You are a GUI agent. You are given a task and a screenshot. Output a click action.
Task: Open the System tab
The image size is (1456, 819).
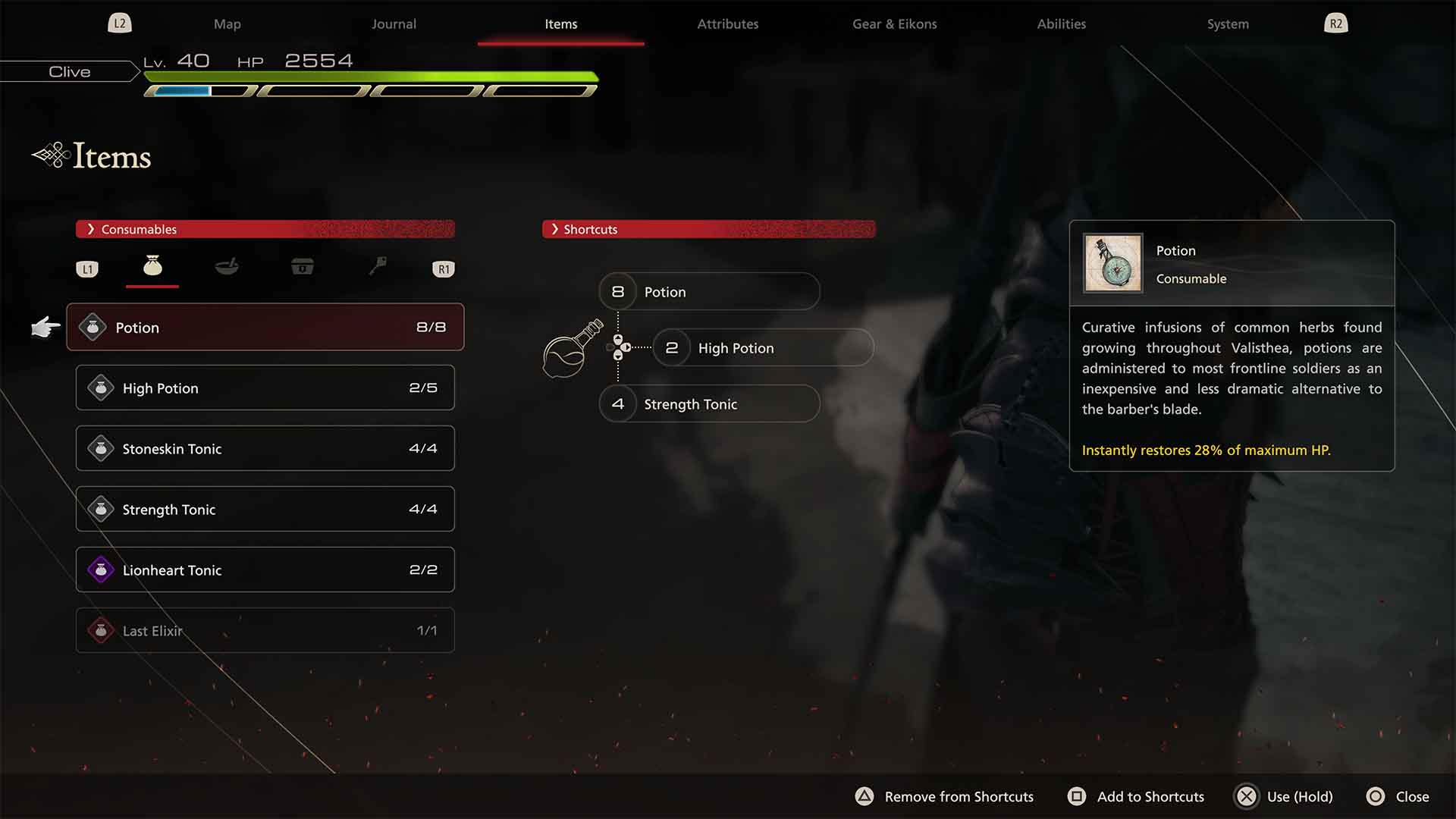[1228, 24]
